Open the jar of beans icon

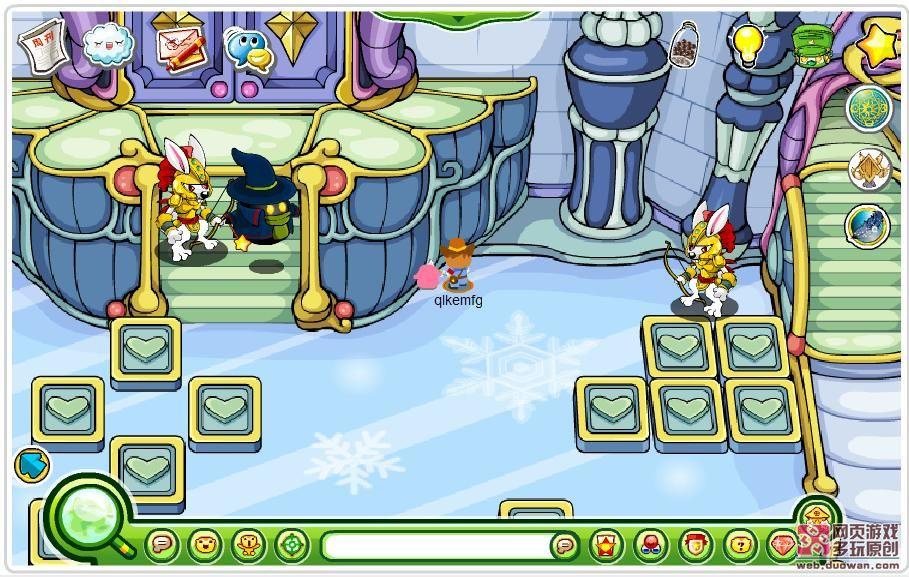tap(685, 45)
